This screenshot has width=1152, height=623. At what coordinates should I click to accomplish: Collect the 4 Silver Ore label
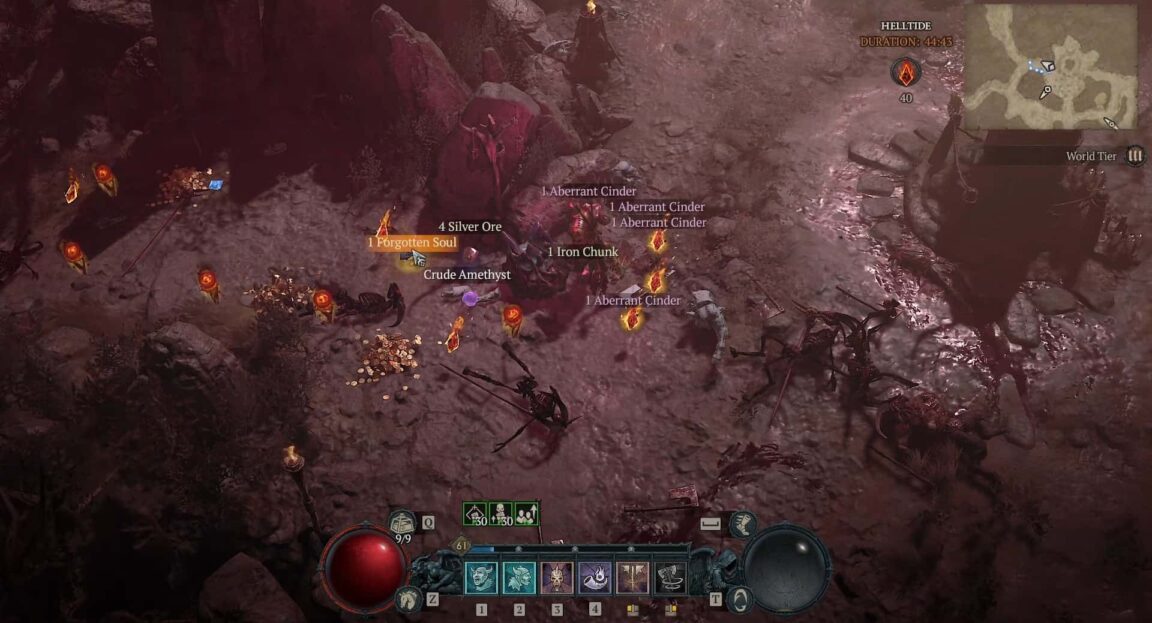pyautogui.click(x=470, y=227)
